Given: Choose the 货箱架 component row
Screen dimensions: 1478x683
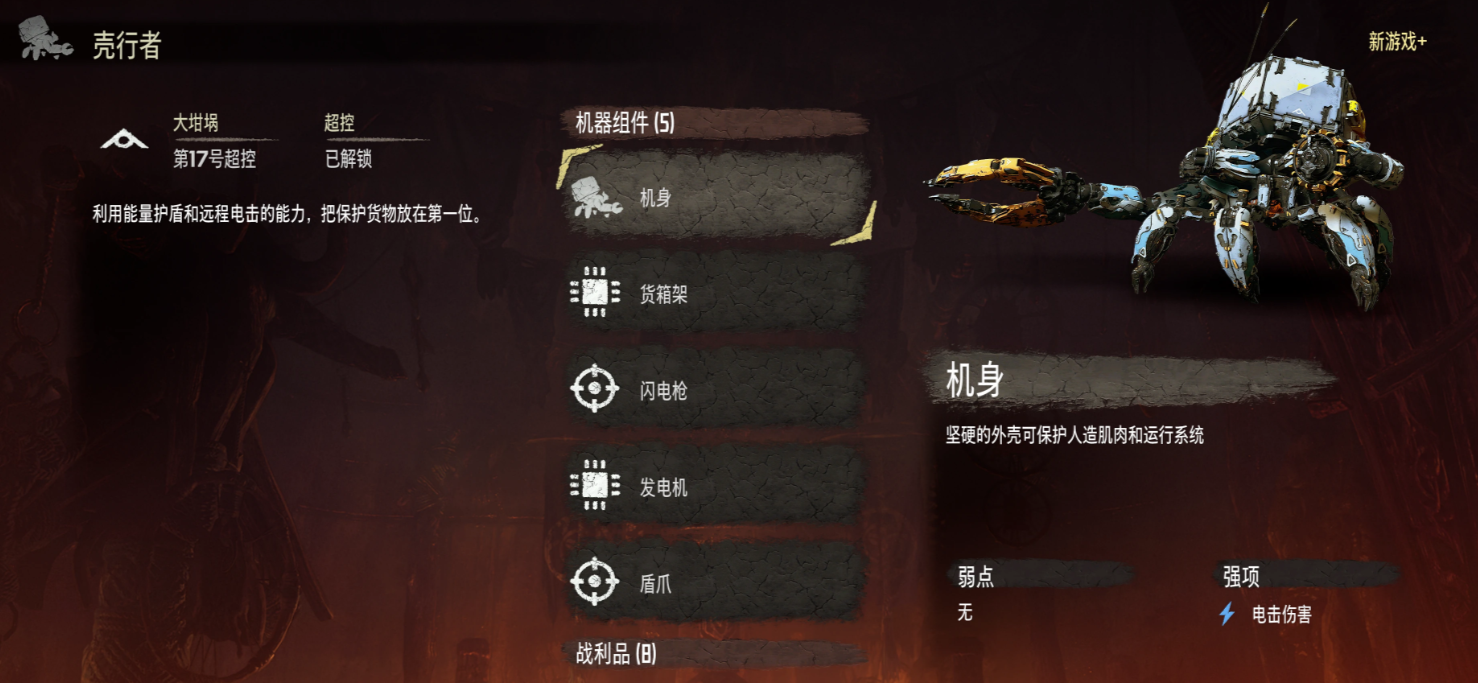Looking at the screenshot, I should click(x=715, y=294).
